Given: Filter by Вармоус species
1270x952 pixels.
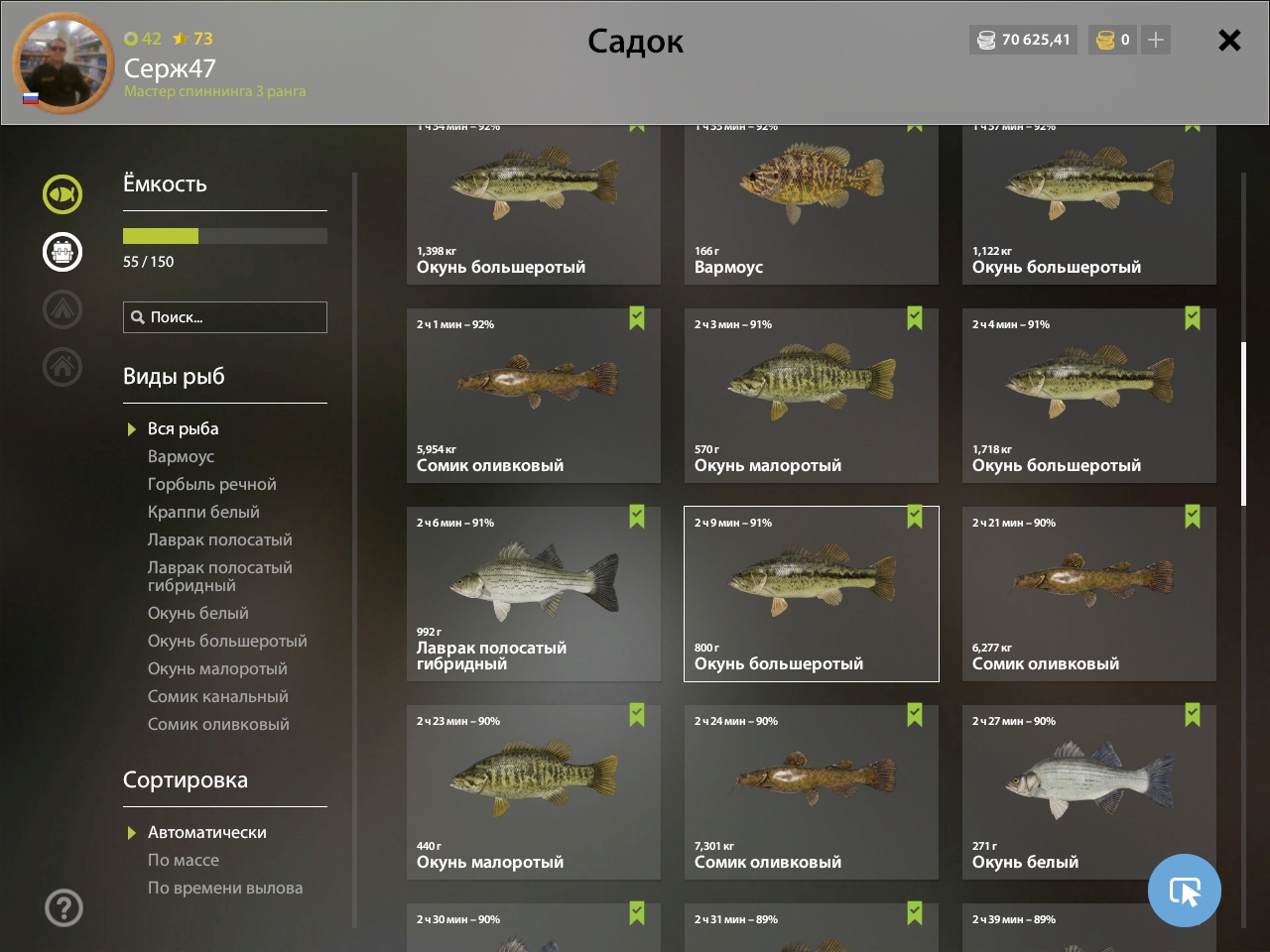Looking at the screenshot, I should 181,456.
